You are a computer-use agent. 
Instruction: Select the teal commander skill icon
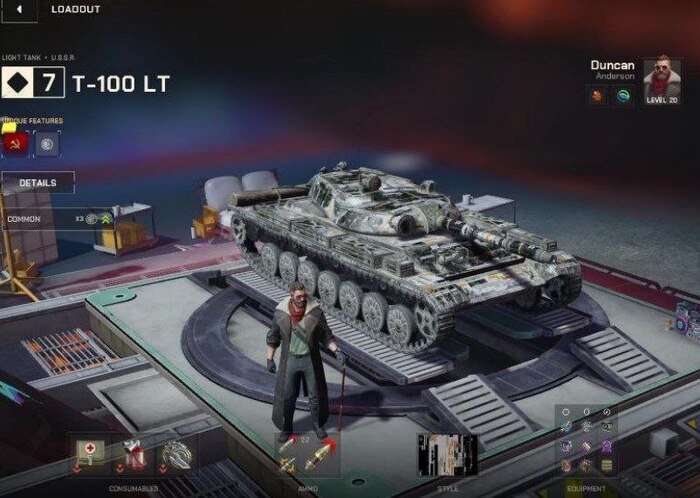pos(622,97)
